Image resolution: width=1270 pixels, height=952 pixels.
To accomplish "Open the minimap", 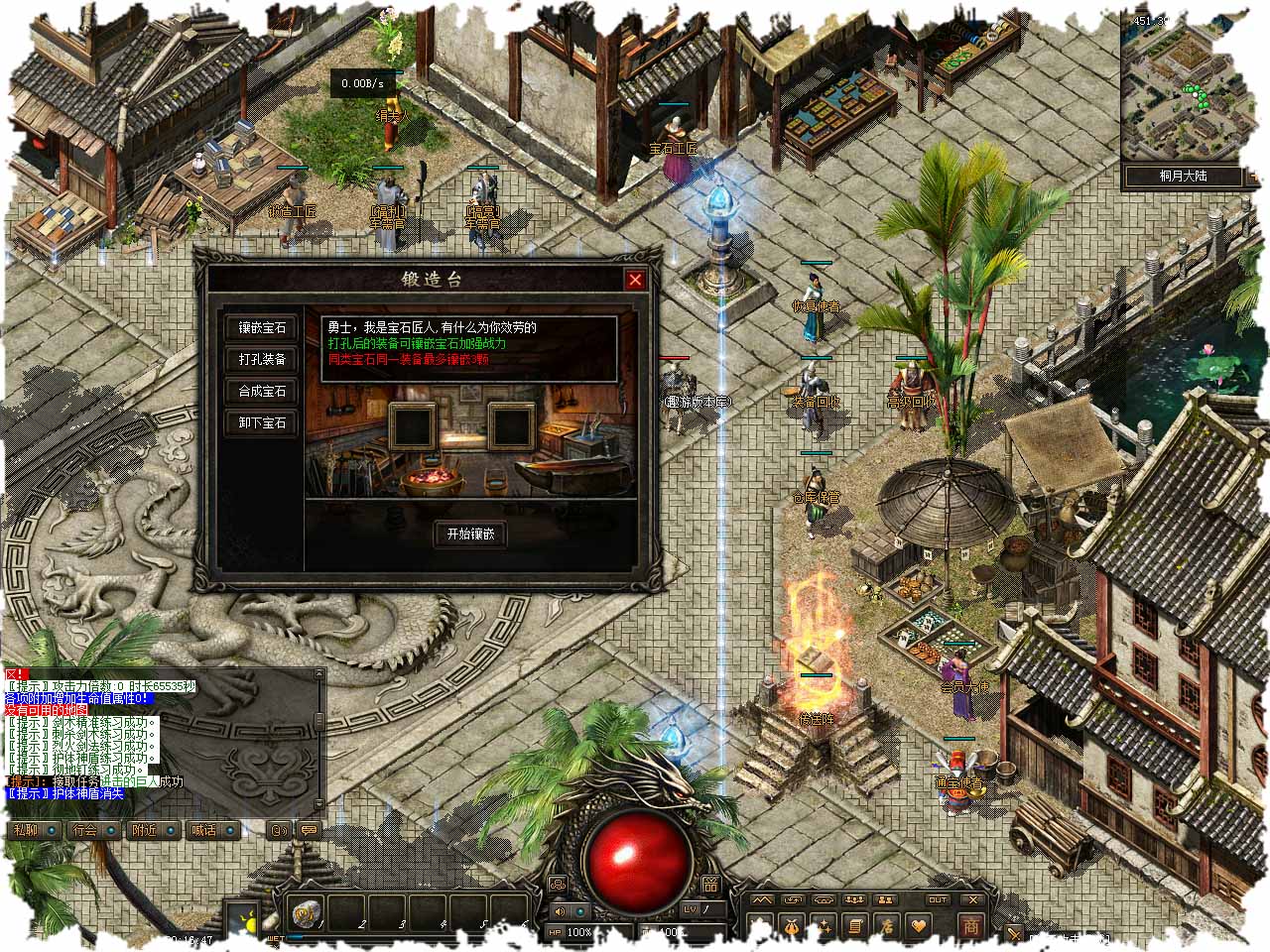I will (1182, 86).
